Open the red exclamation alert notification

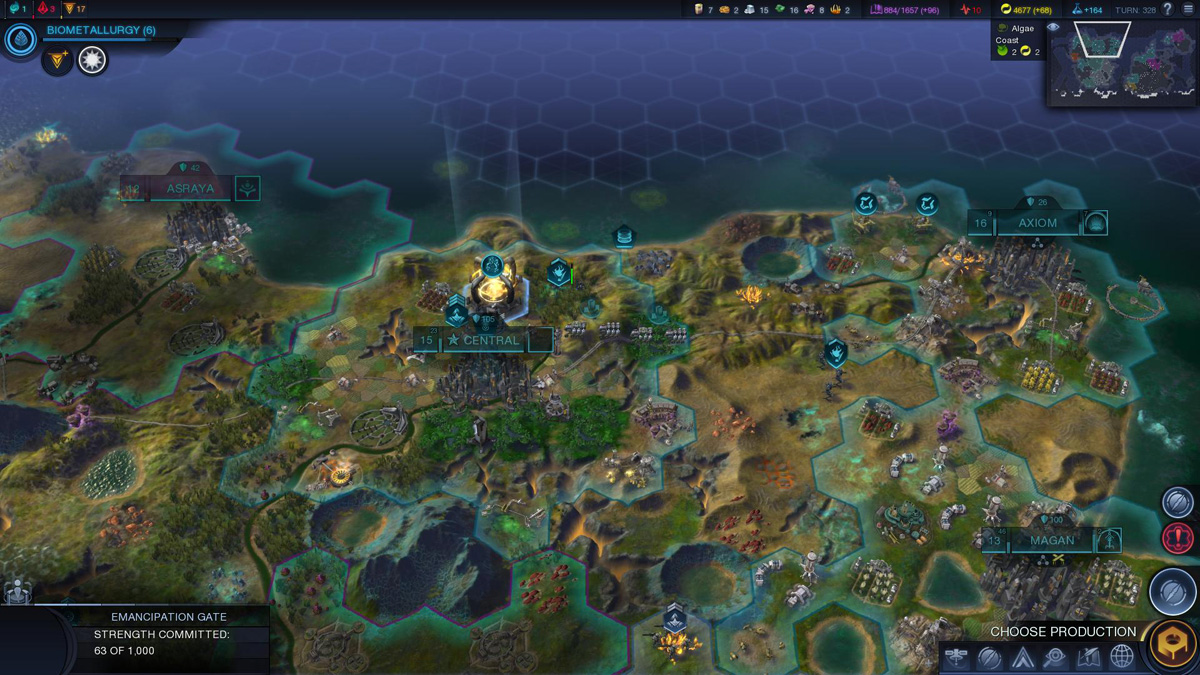[1177, 538]
